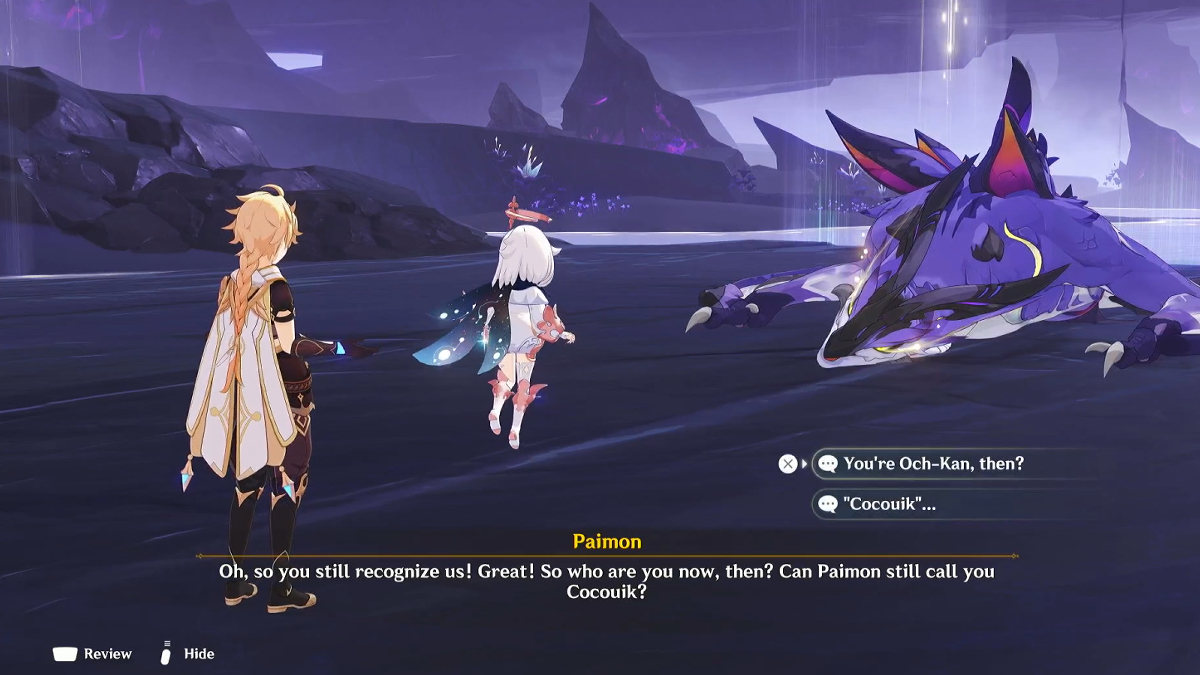Open the dialogue Review log
The width and height of the screenshot is (1200, 675).
coord(93,654)
